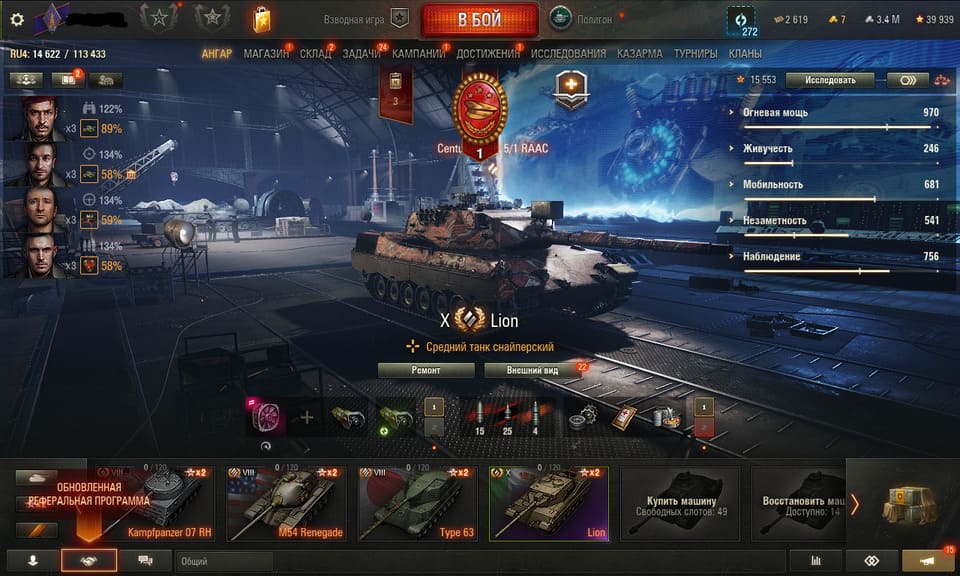
Task: Open the Склад tab
Action: (x=315, y=53)
